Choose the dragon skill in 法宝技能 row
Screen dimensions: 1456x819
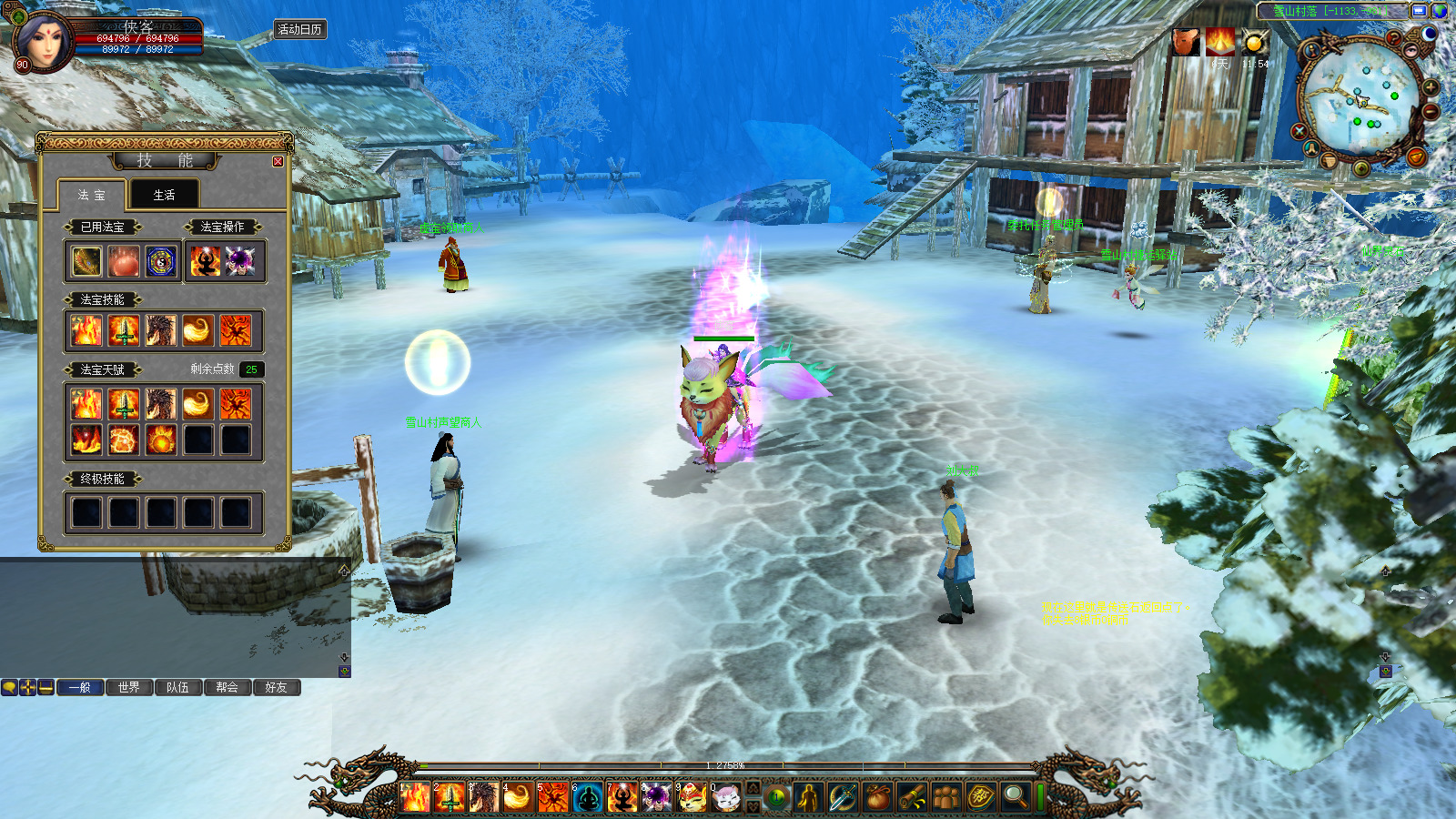161,330
